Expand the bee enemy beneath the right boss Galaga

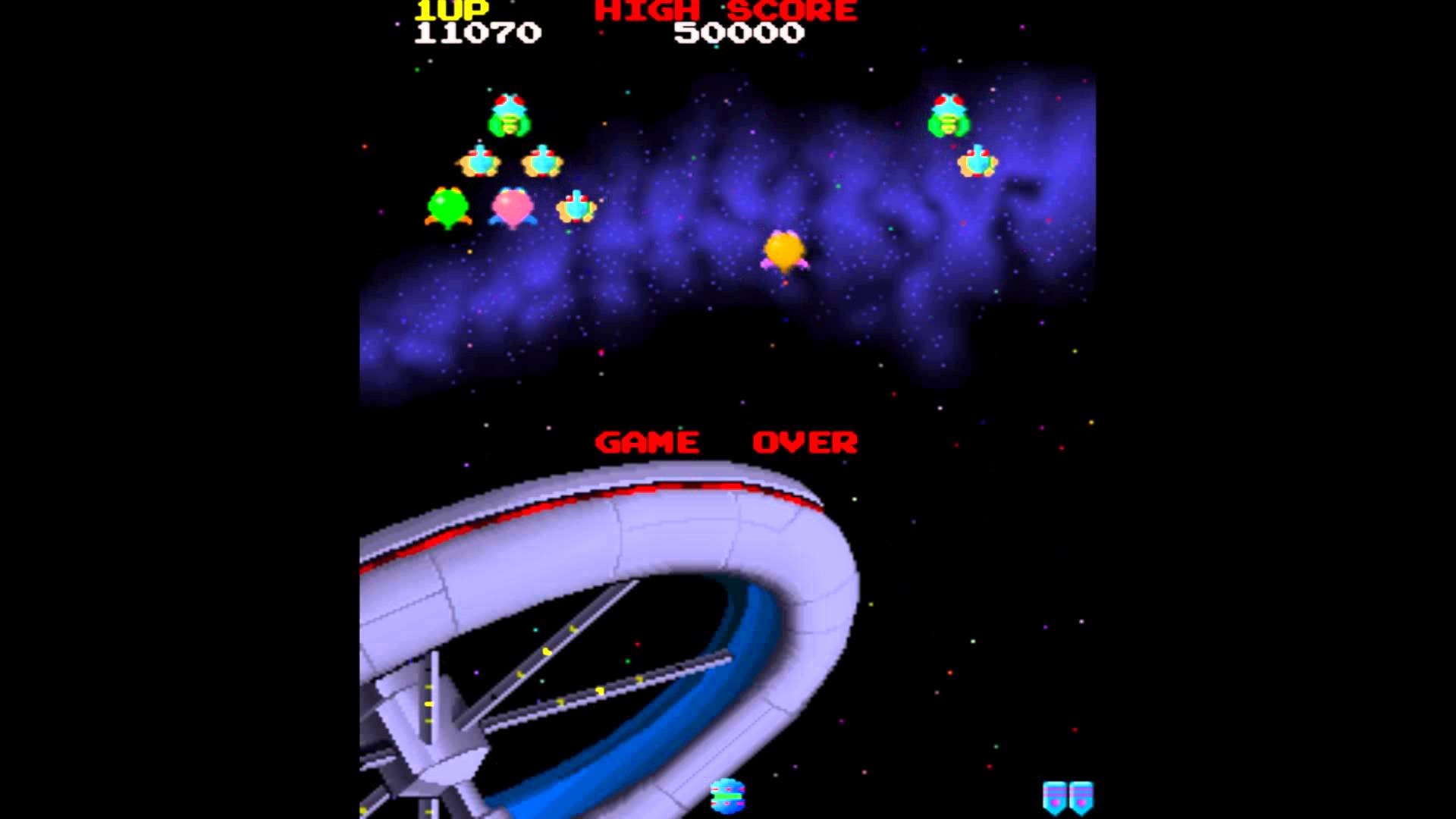pos(977,161)
